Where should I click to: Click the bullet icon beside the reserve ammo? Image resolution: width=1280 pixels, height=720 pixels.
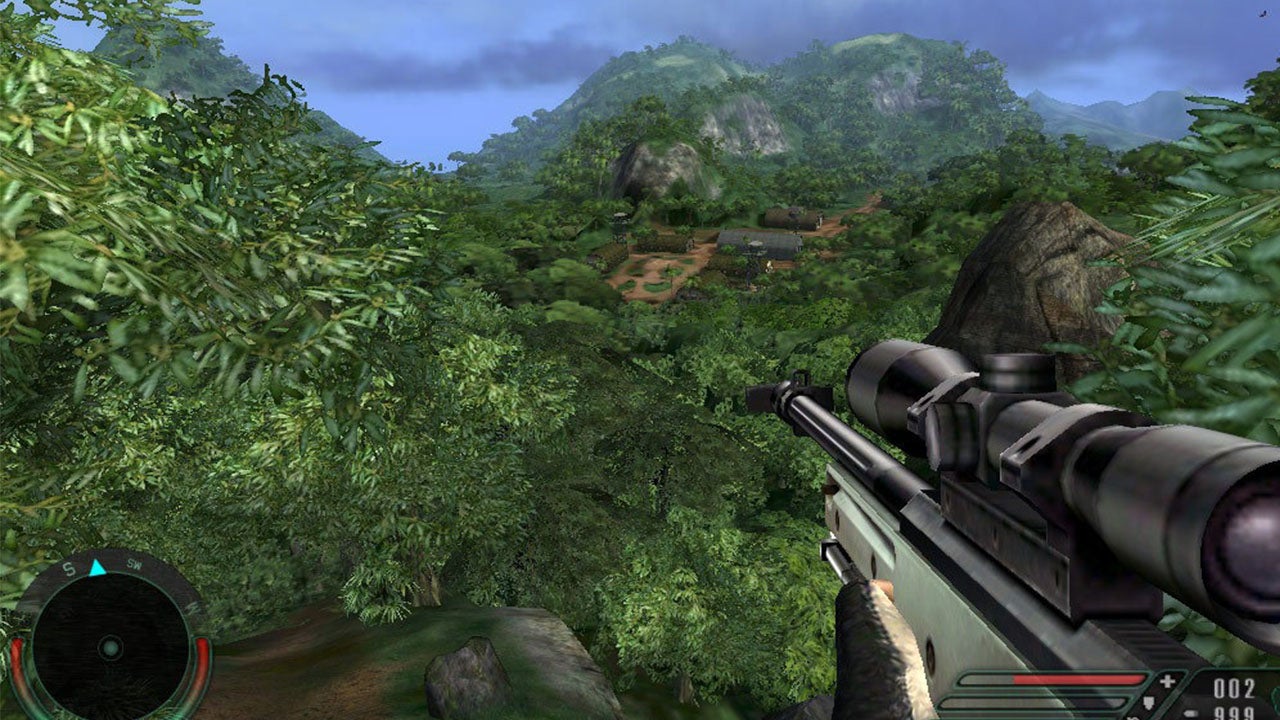point(1191,713)
